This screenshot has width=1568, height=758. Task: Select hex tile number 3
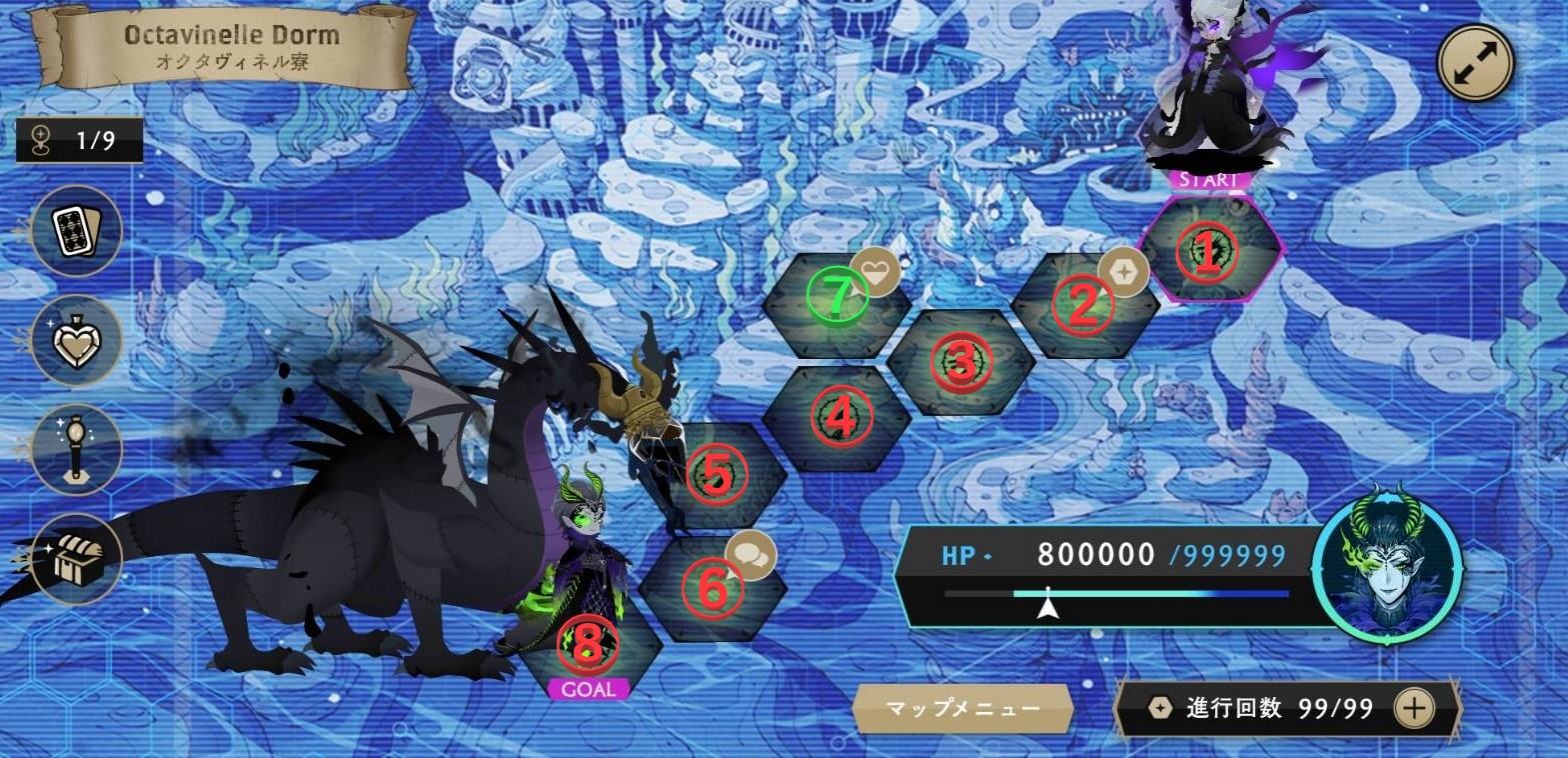[x=960, y=361]
